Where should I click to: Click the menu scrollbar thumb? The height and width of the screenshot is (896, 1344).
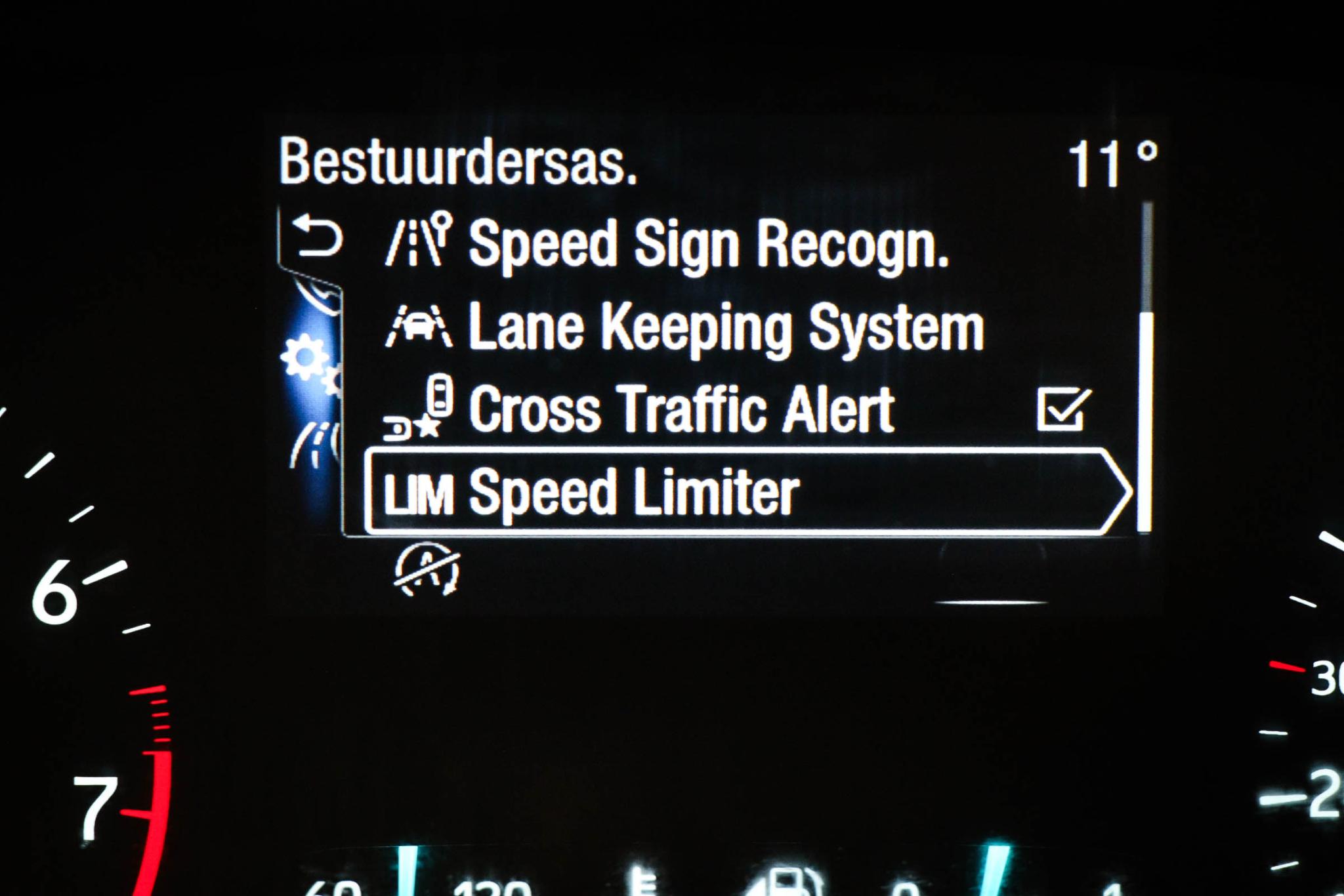(1144, 421)
